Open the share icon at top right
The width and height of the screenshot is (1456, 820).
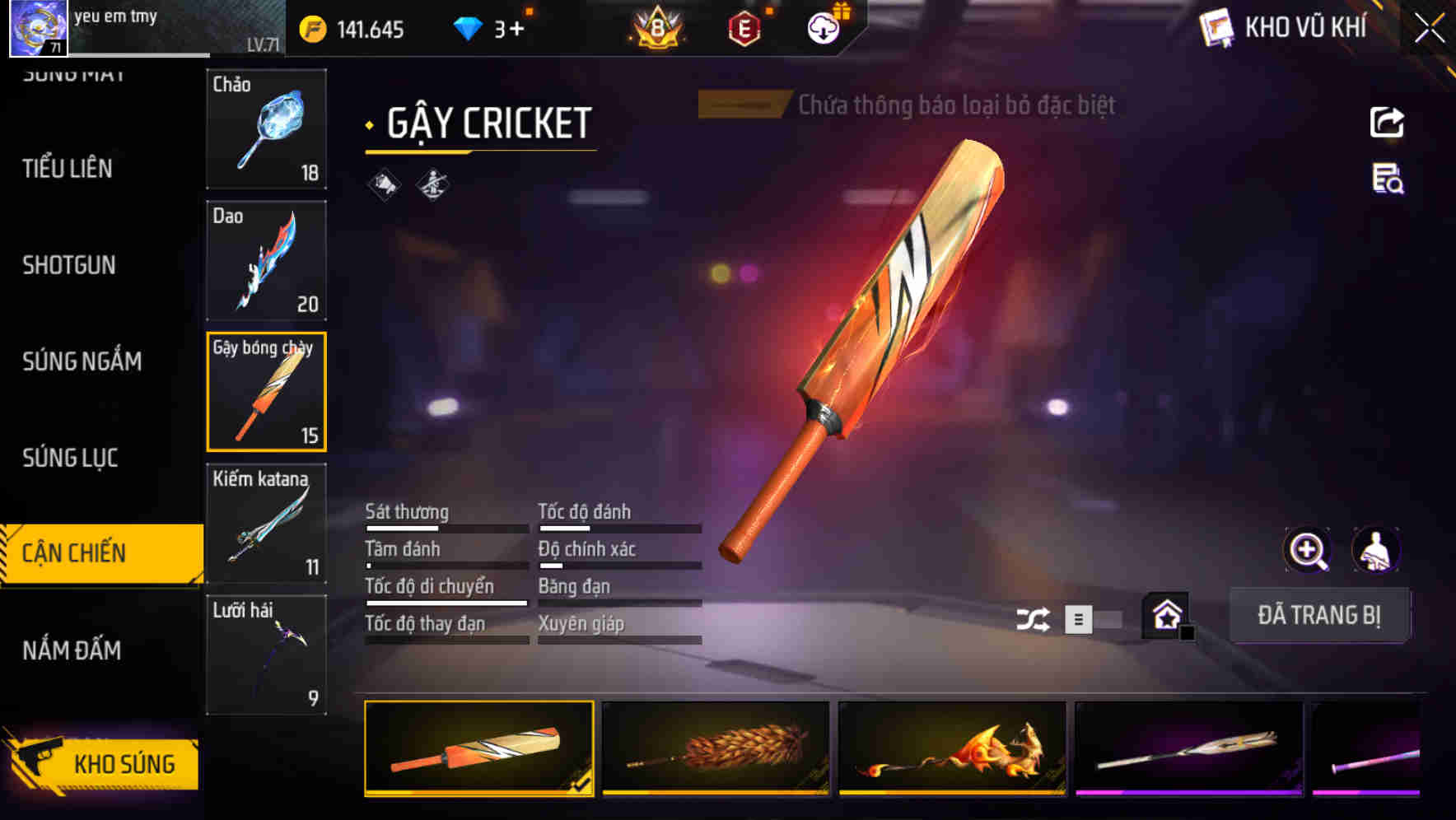pyautogui.click(x=1387, y=122)
